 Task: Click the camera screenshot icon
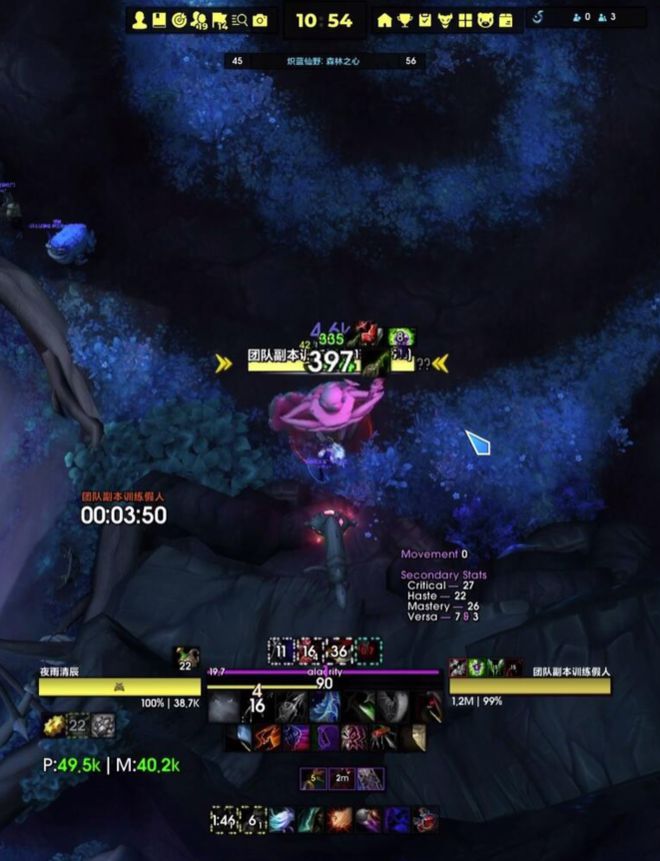260,20
